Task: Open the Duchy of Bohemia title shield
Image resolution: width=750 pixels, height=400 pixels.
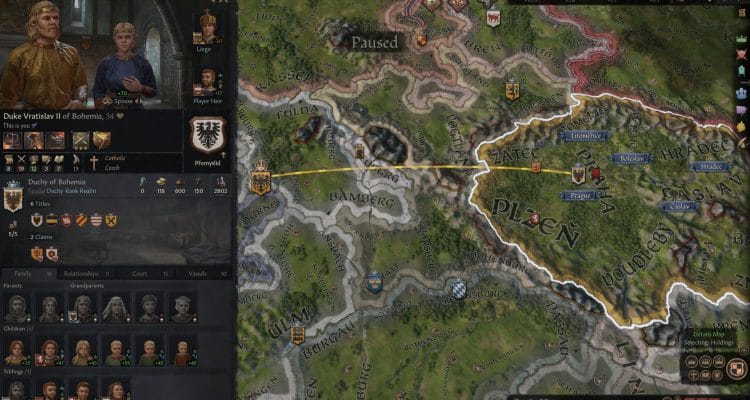Action: pyautogui.click(x=14, y=198)
